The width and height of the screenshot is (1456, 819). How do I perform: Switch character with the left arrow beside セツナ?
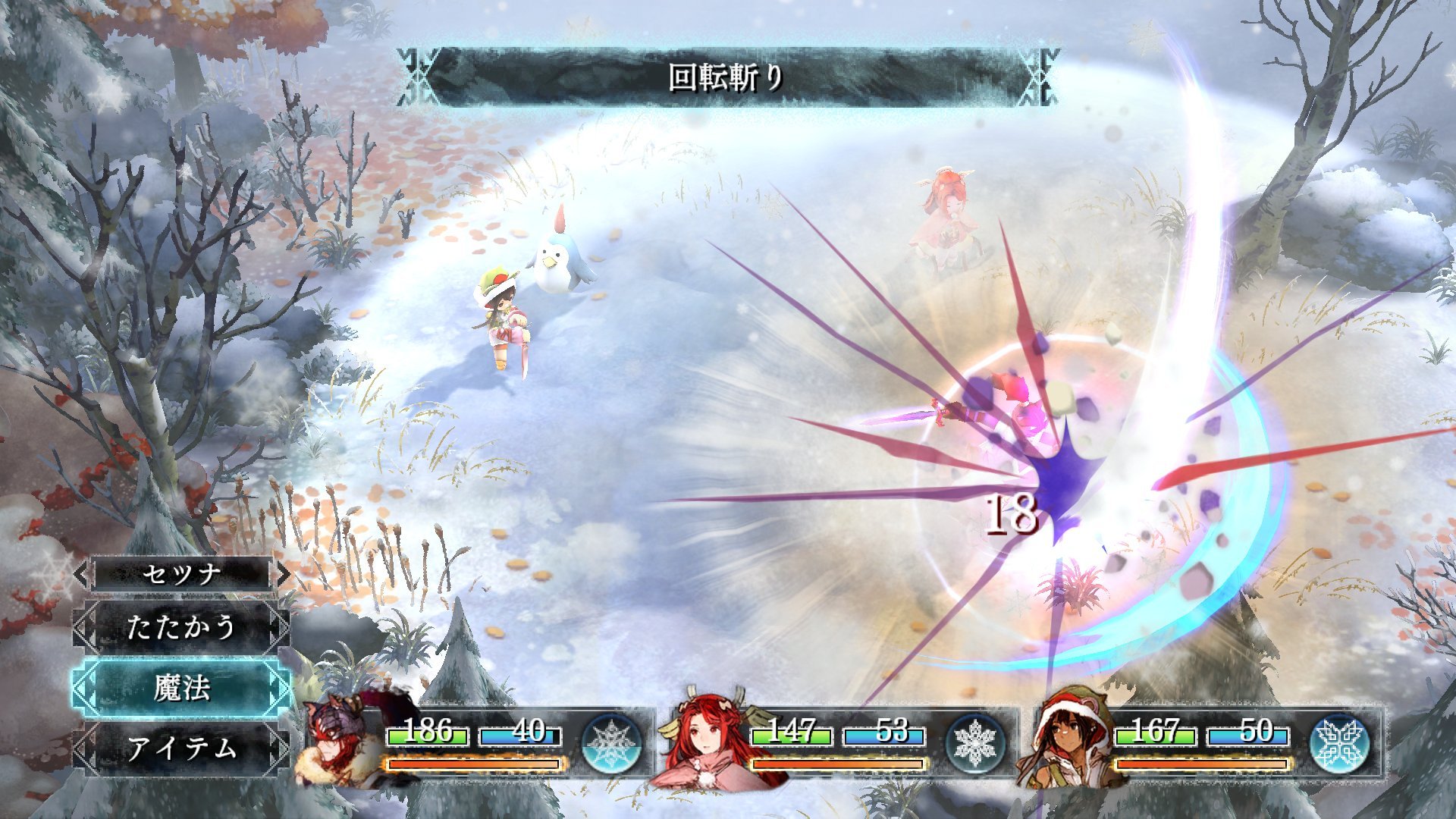[82, 574]
